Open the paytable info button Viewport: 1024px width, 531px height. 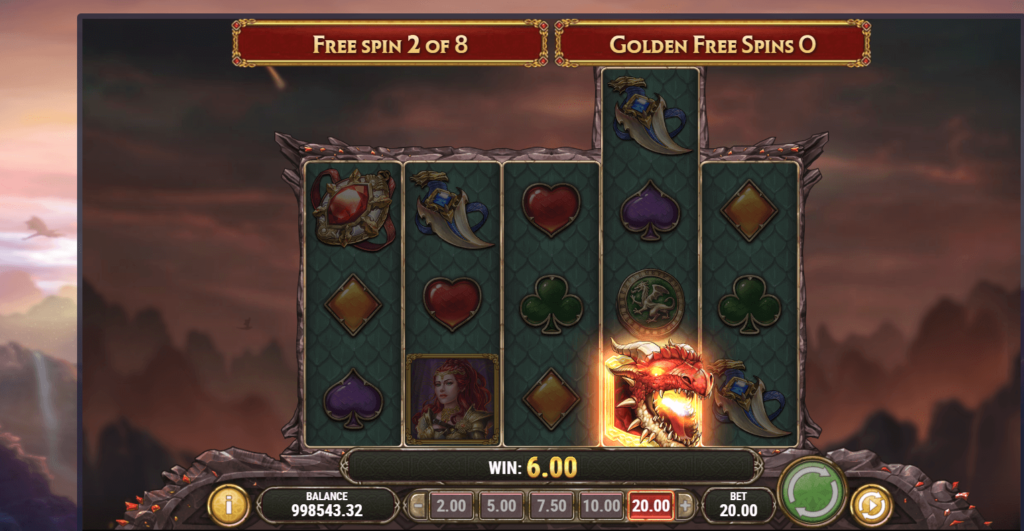coord(228,505)
